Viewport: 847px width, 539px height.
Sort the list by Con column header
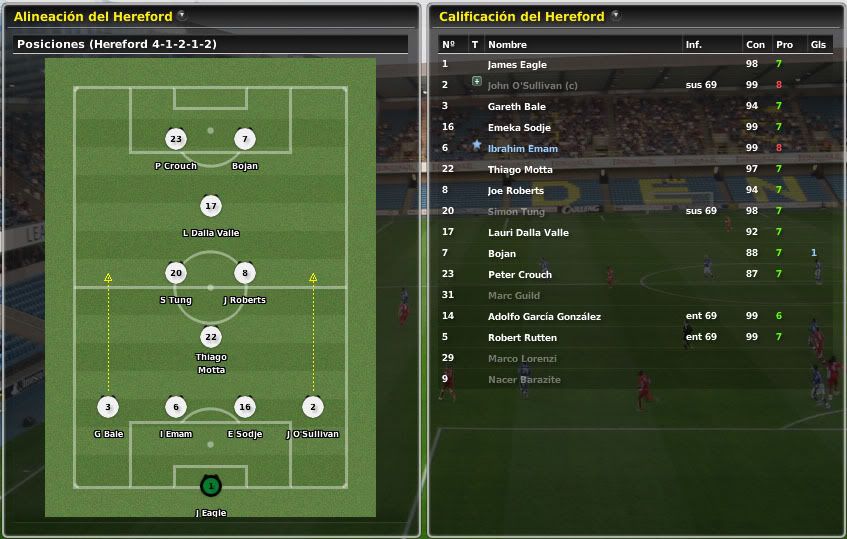[x=755, y=44]
